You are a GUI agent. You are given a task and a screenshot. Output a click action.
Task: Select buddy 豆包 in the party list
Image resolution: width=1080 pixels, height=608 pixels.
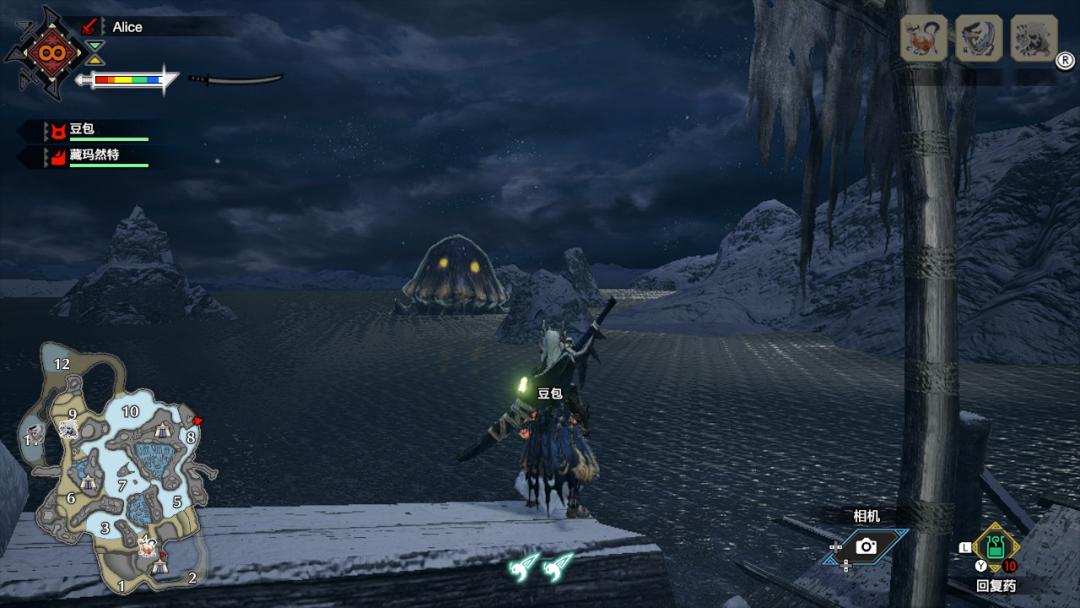coord(83,129)
